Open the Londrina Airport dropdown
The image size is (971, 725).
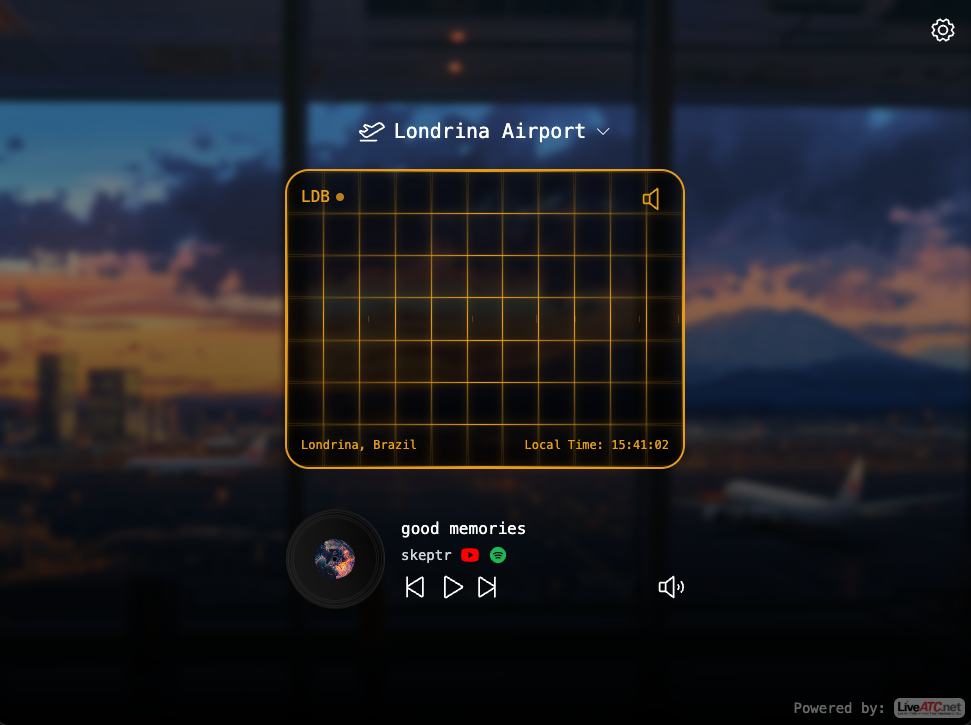pos(485,131)
